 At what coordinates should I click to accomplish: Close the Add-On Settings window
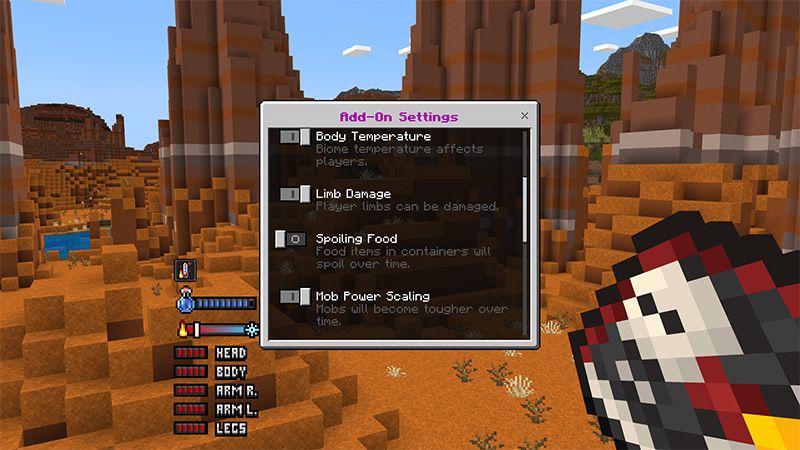[x=525, y=116]
